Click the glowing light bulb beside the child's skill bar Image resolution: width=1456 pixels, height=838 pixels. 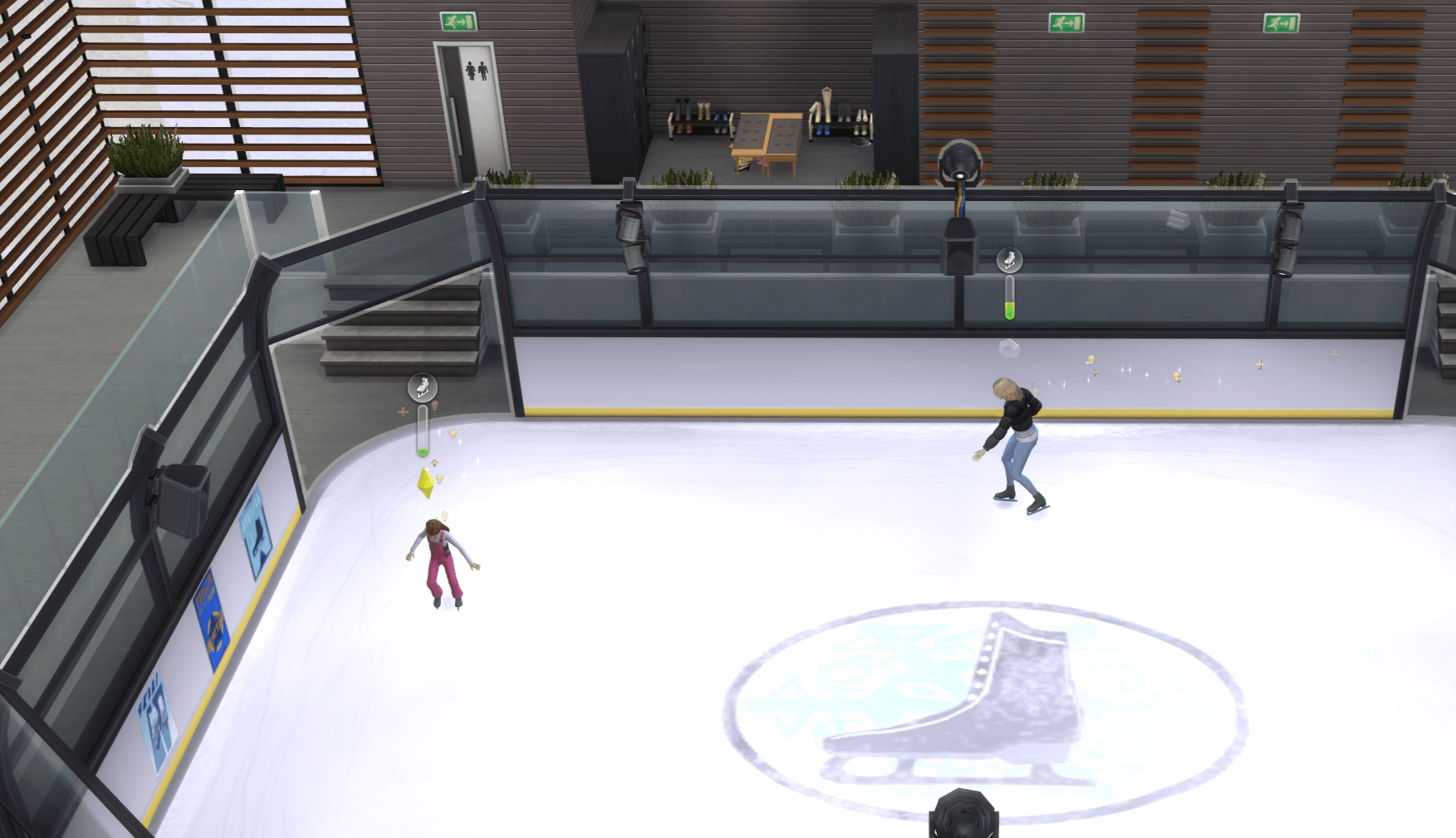pos(453,434)
